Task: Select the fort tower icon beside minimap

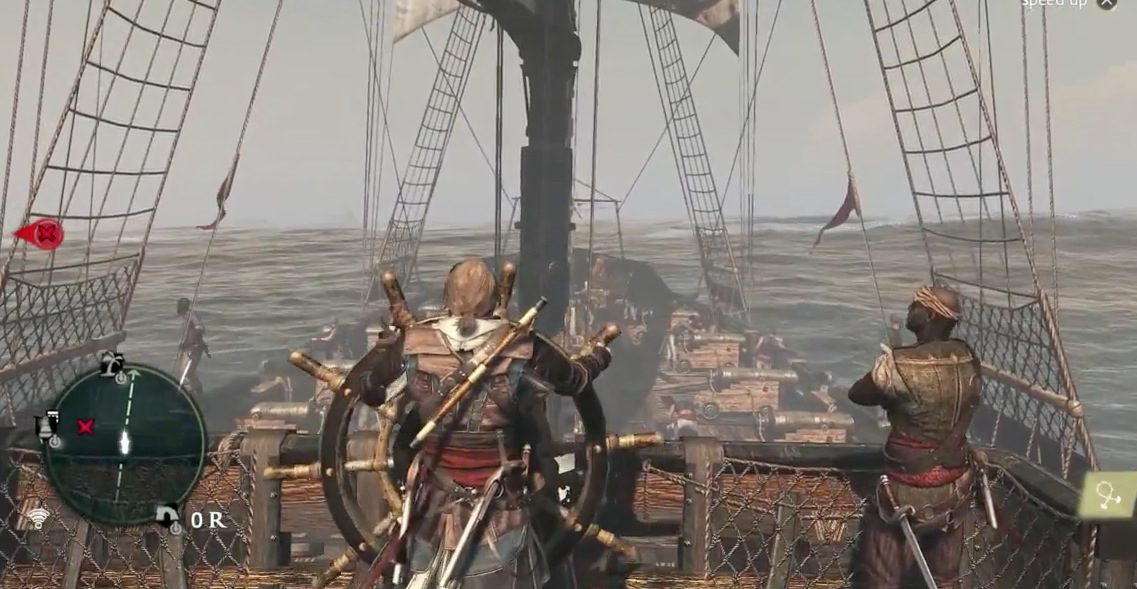Action: (47, 426)
